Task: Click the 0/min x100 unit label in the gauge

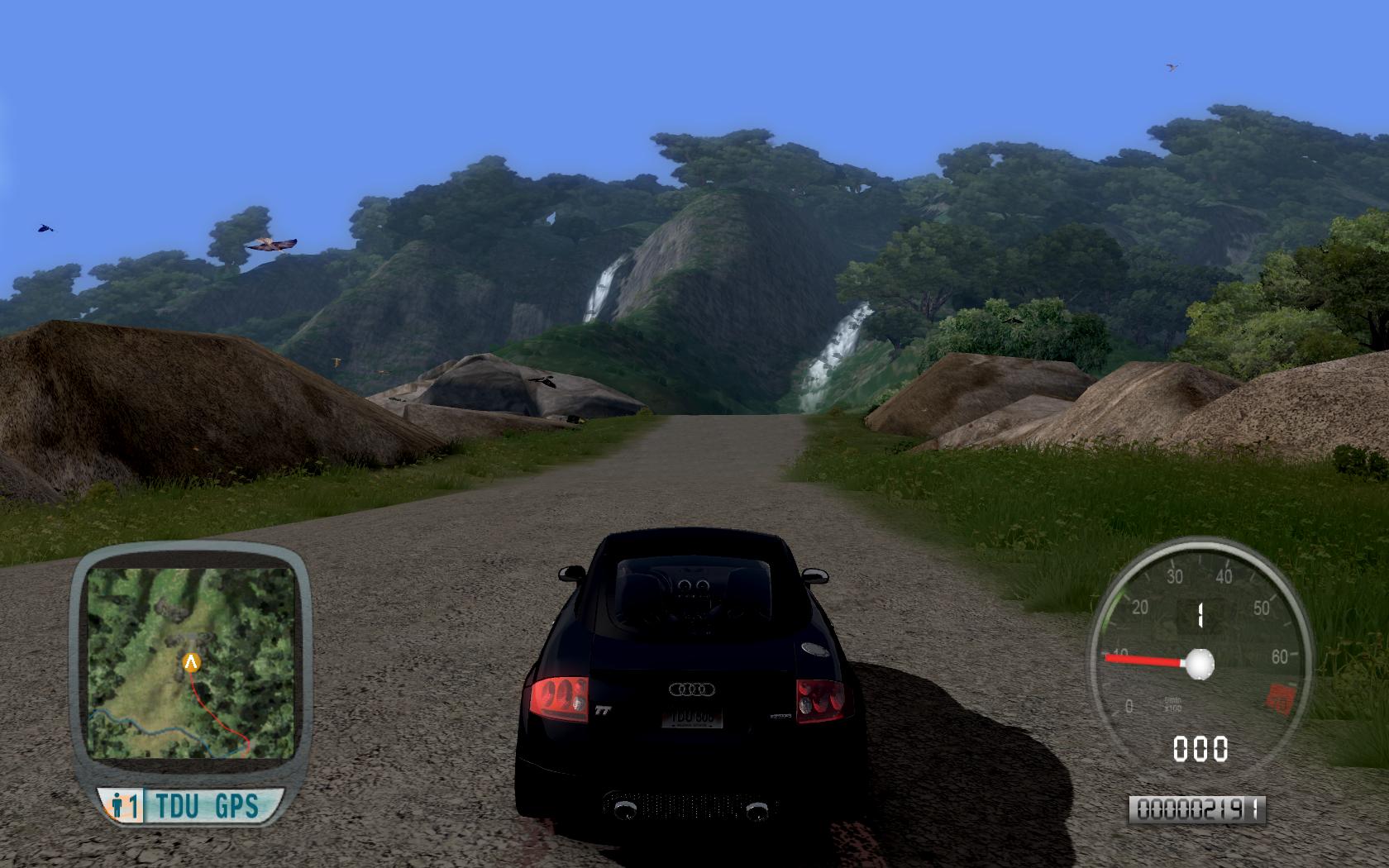Action: coord(1172,703)
